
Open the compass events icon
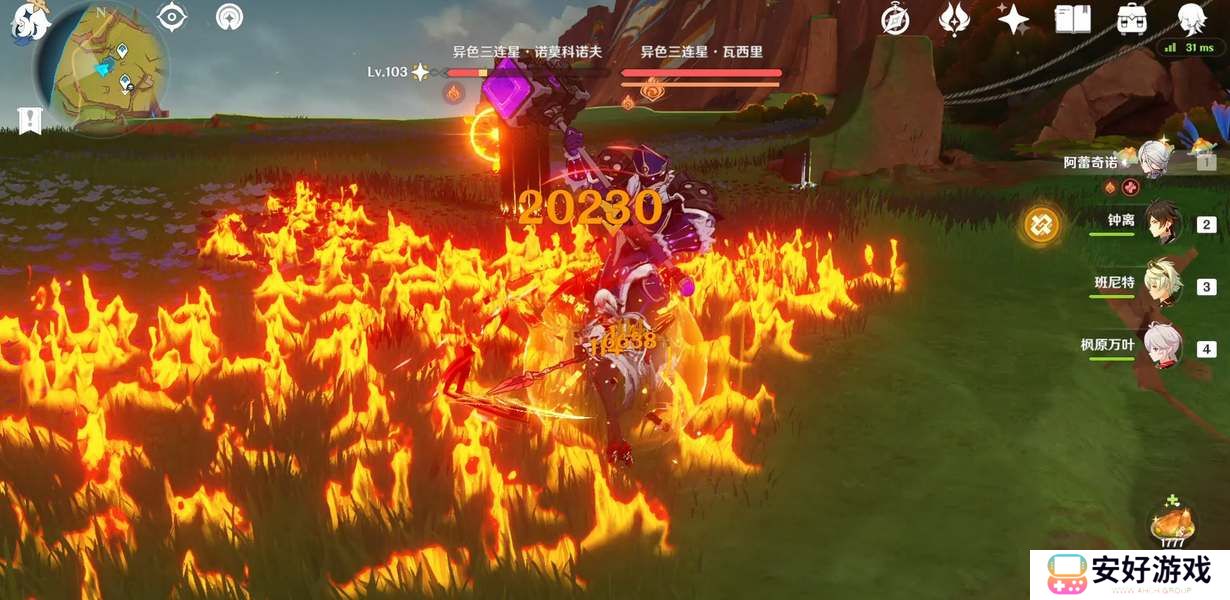click(895, 20)
